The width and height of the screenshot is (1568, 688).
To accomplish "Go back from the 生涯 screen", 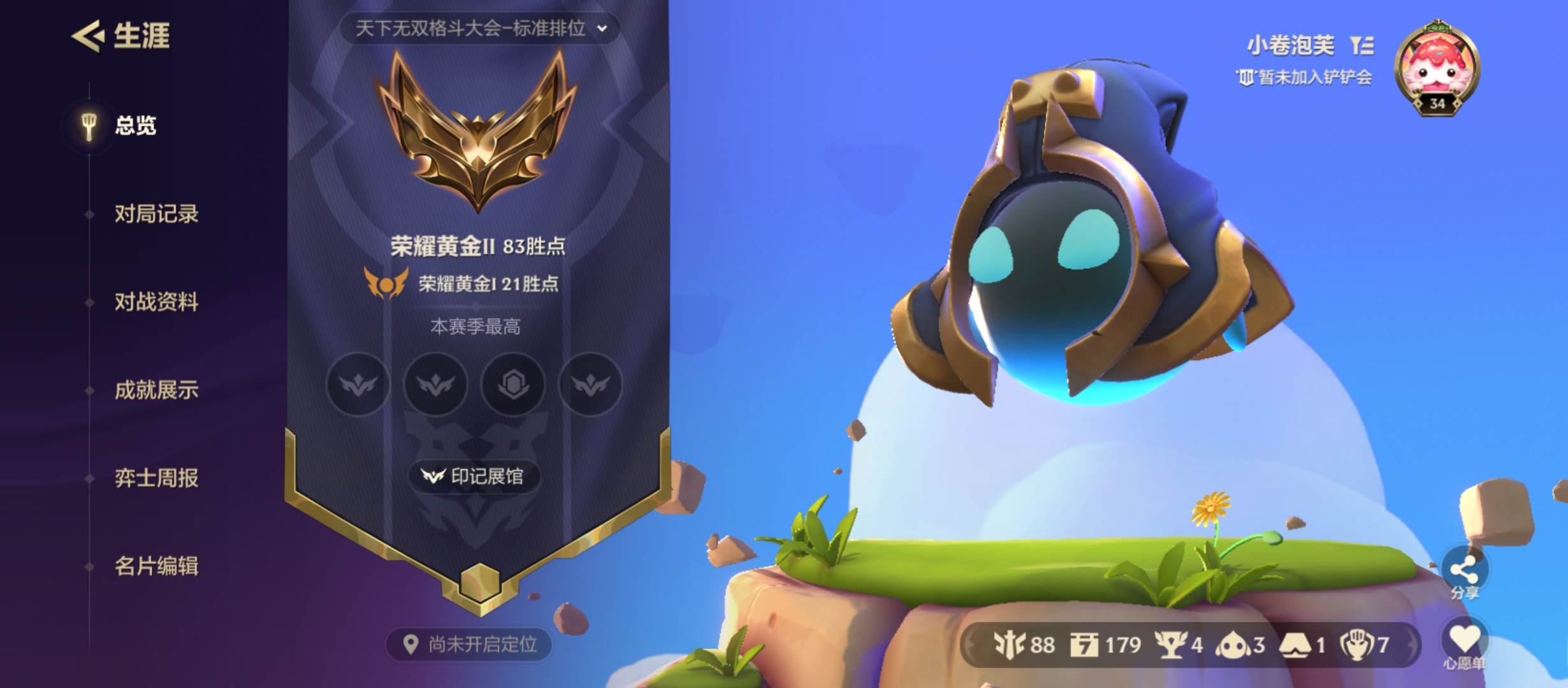I will (x=88, y=36).
